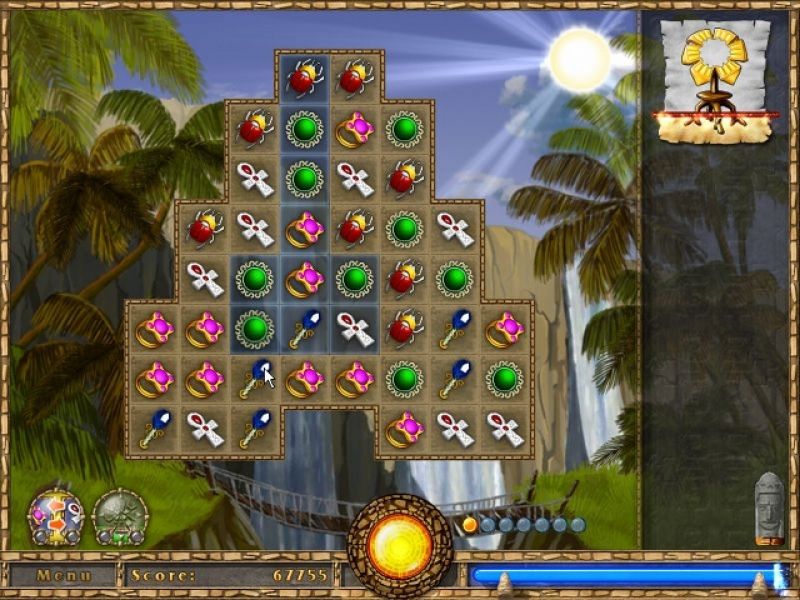Open the Menu button
This screenshot has width=800, height=600.
click(x=63, y=576)
